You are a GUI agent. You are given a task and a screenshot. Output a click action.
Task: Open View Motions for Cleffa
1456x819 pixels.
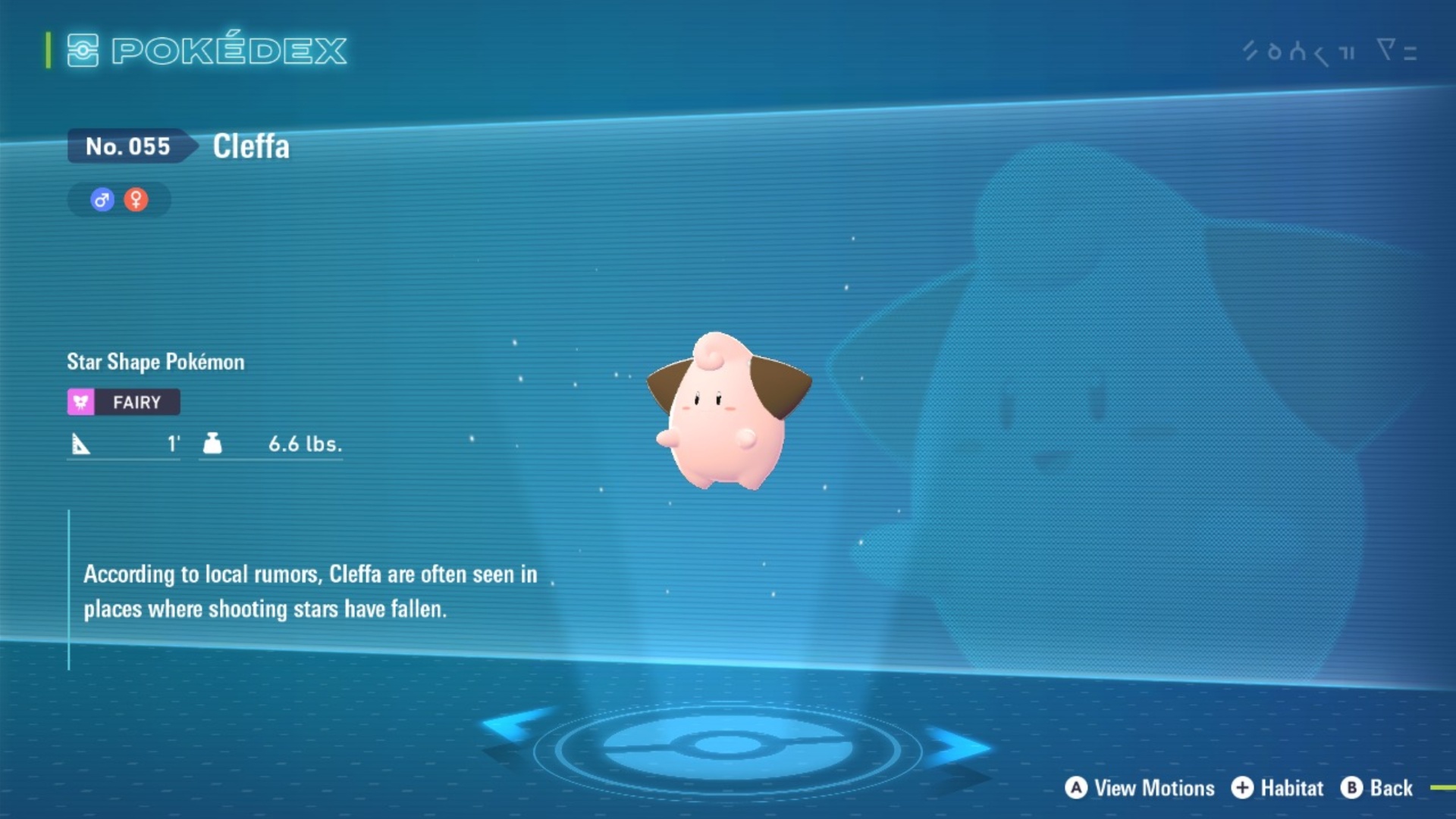pyautogui.click(x=1139, y=788)
